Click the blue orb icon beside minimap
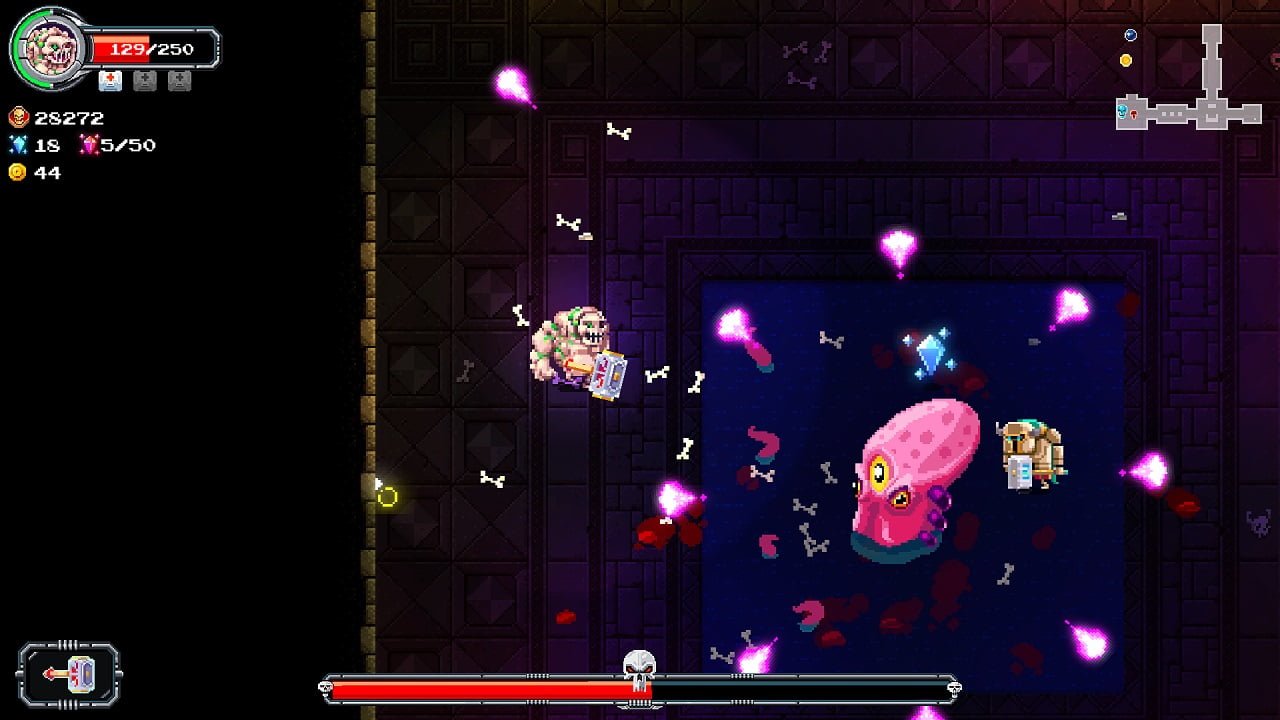Screen dimensions: 1280x720 [1130, 35]
